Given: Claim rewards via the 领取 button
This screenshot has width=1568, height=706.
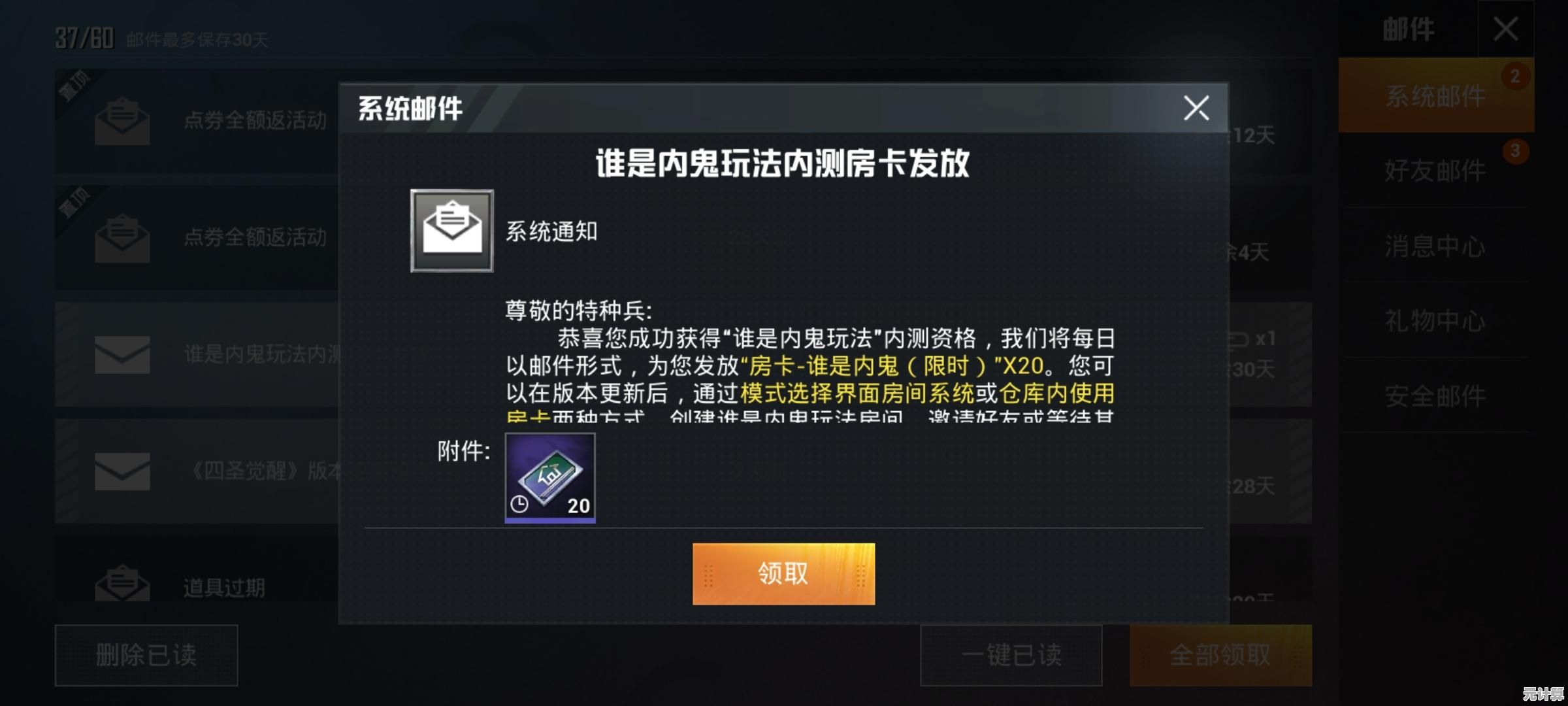Looking at the screenshot, I should pos(783,575).
